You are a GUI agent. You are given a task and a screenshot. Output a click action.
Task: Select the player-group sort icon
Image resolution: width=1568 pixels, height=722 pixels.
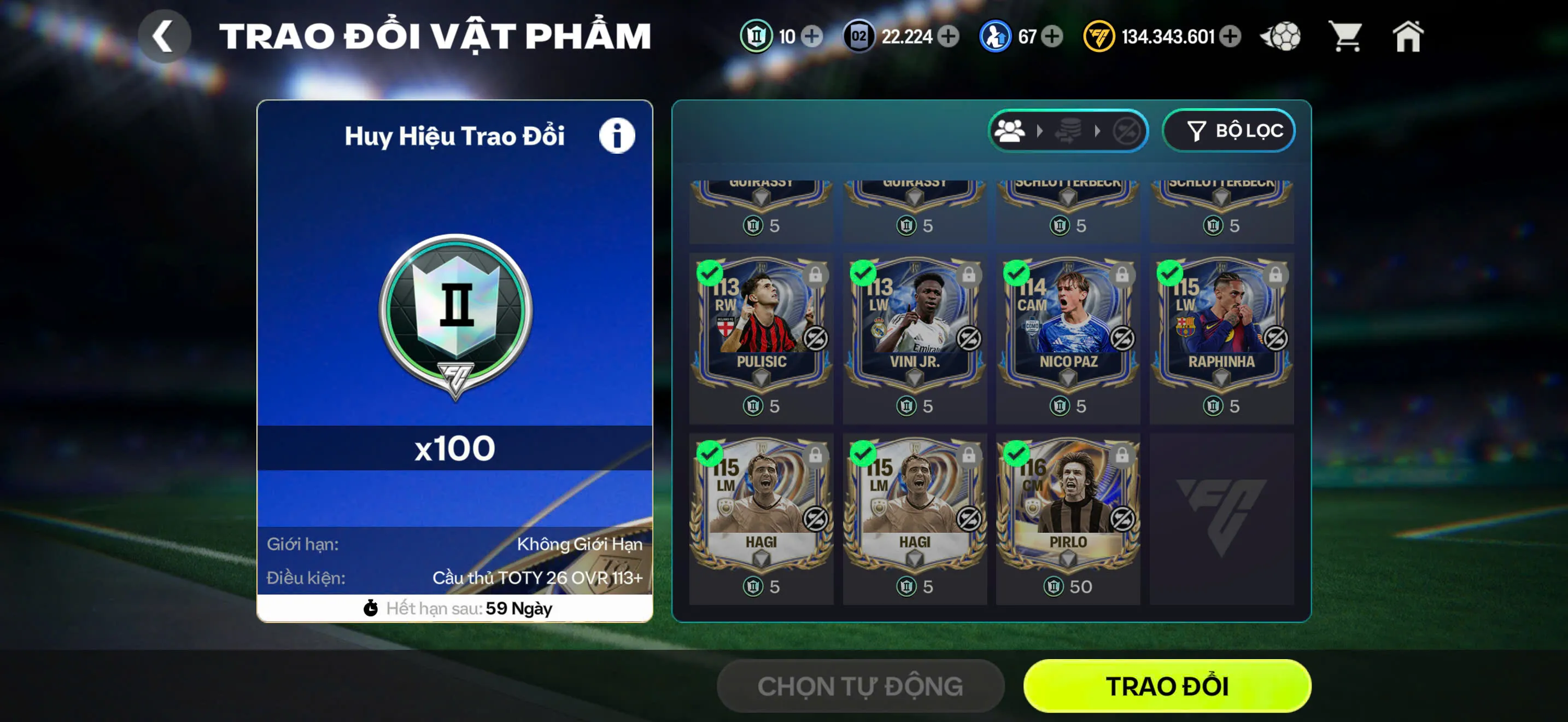coord(1010,130)
